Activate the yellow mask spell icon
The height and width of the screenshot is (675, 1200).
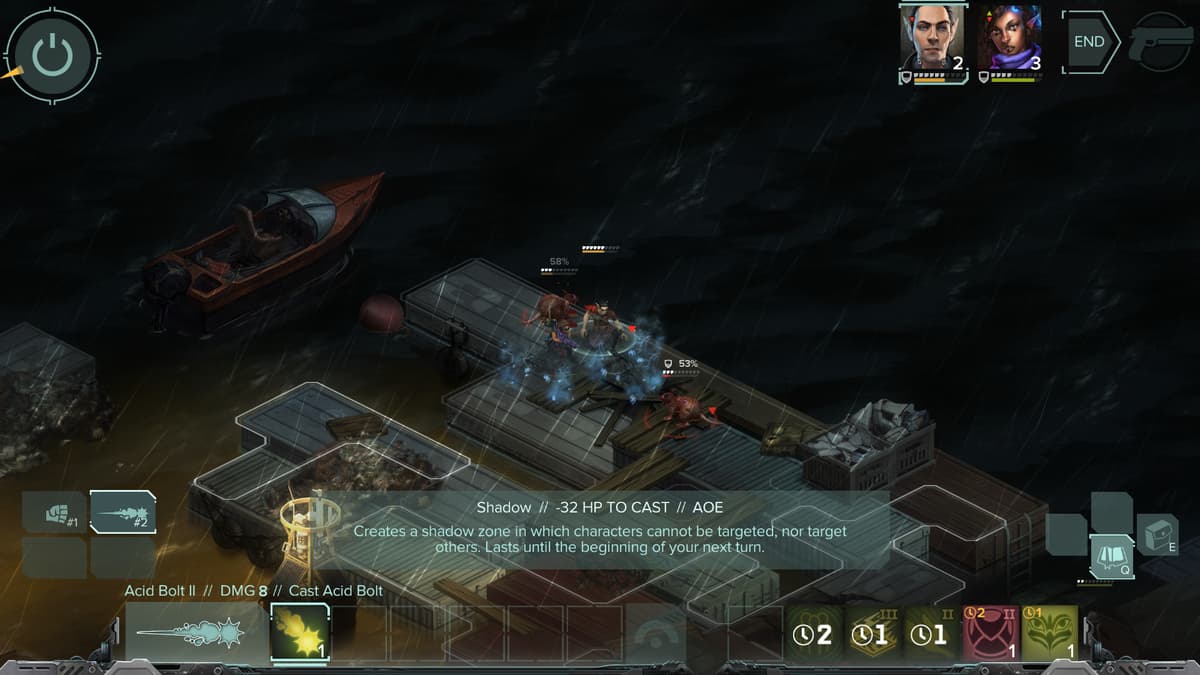click(1049, 634)
